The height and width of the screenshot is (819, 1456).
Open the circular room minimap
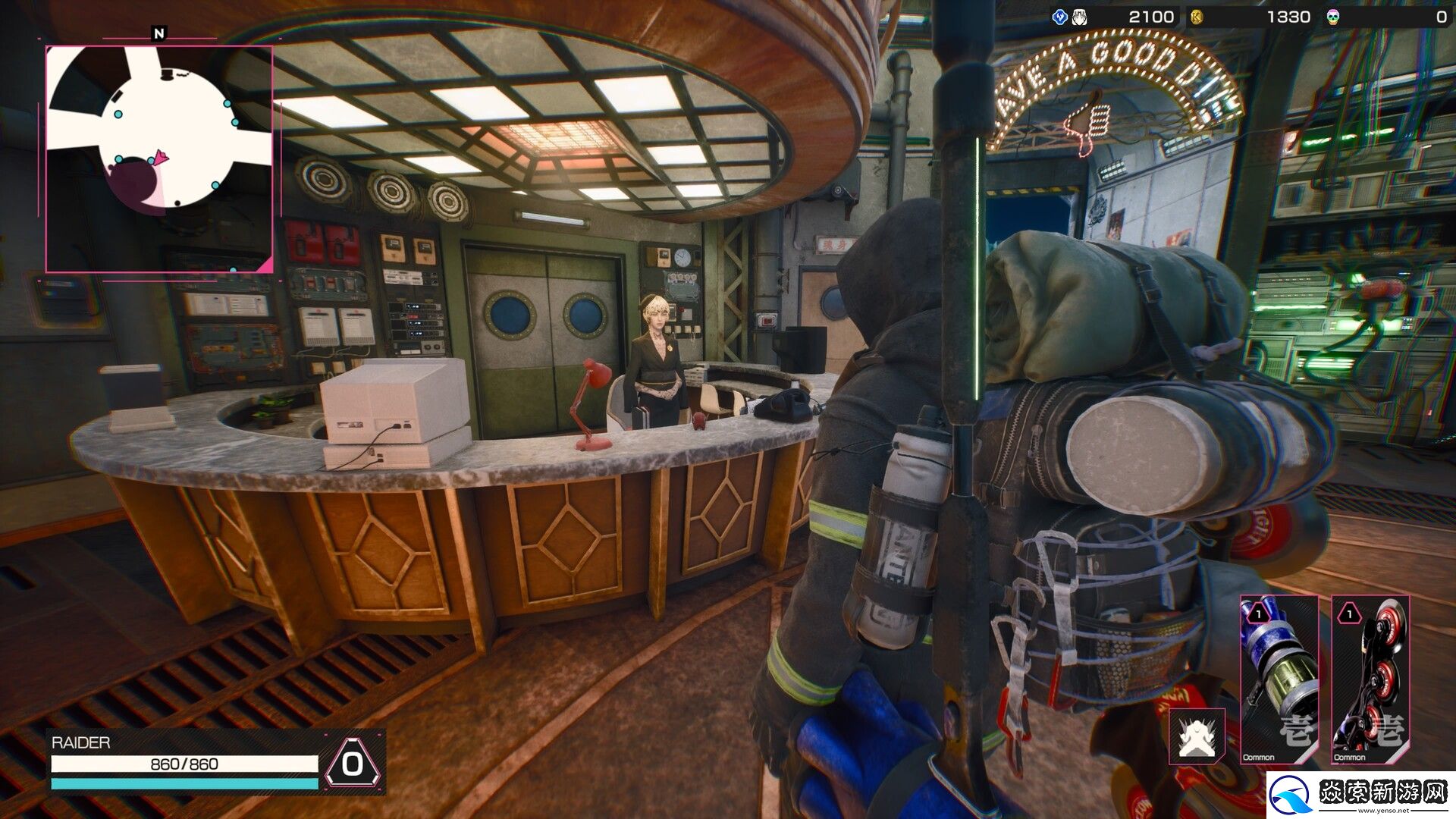(x=159, y=158)
